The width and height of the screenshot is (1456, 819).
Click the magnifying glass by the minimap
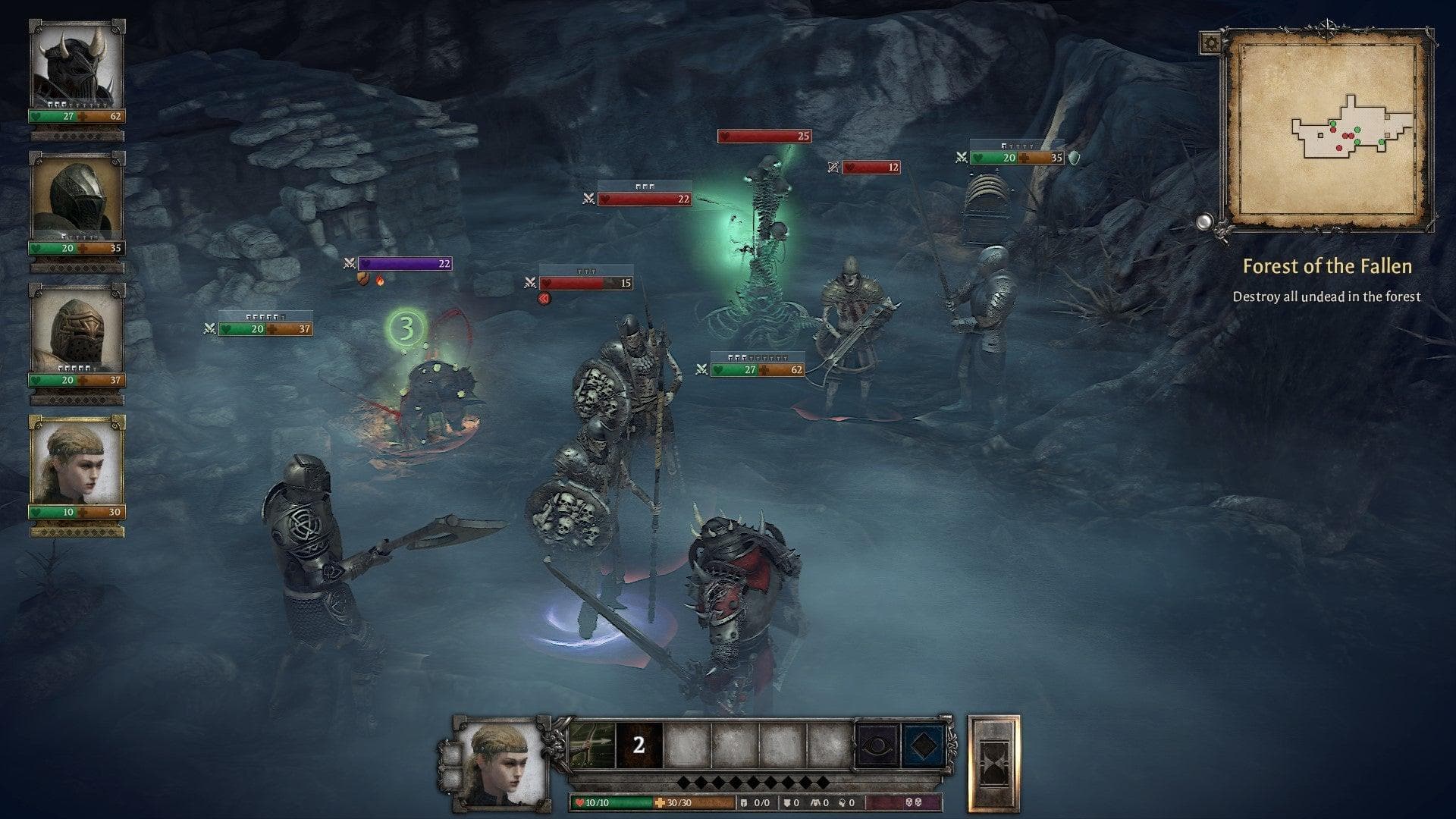pyautogui.click(x=1204, y=222)
